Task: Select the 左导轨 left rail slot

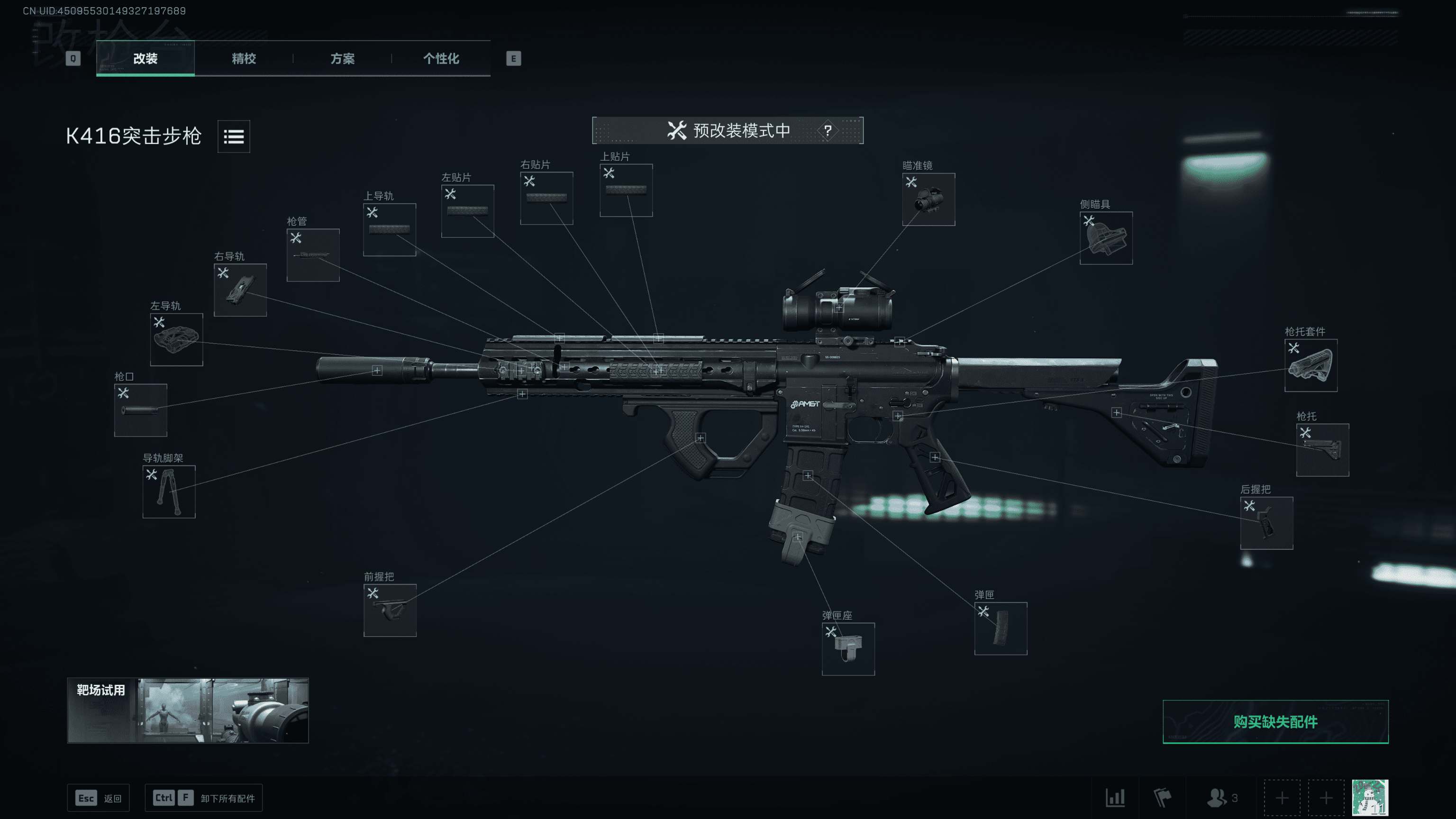Action: point(176,340)
